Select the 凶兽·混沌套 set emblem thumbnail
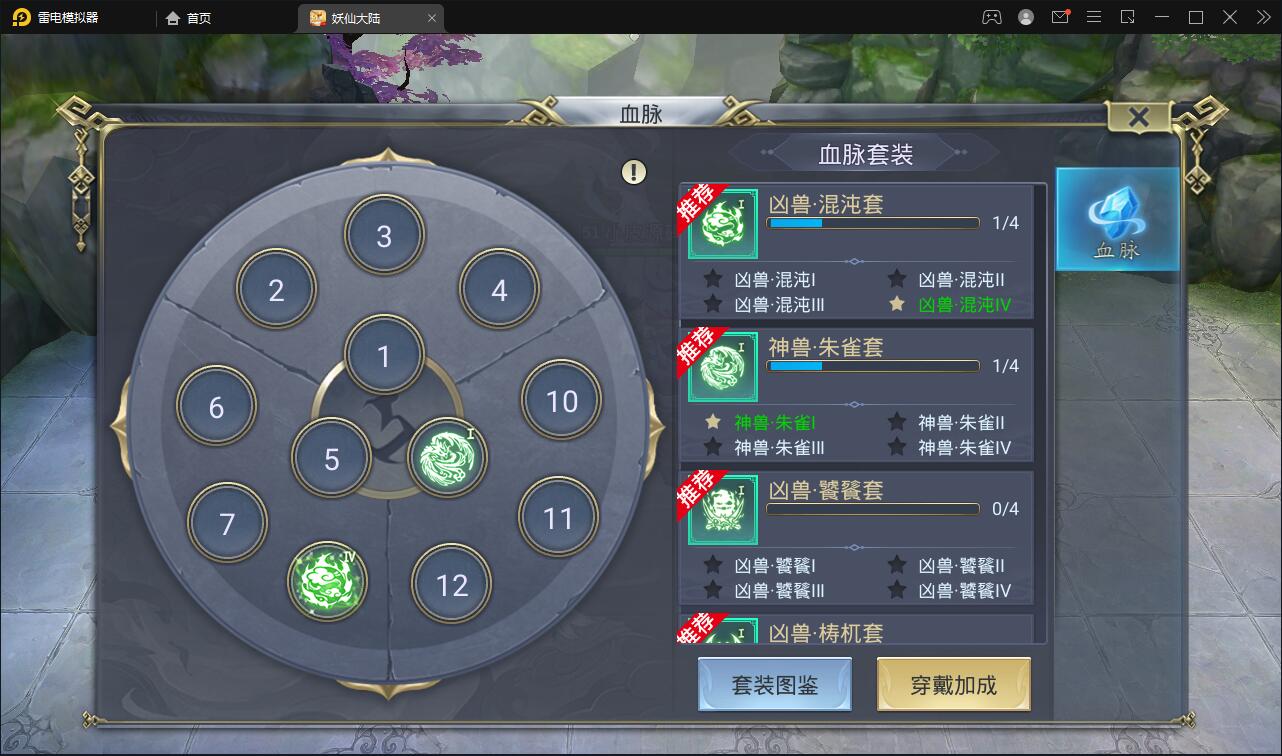This screenshot has height=756, width=1282. 722,222
